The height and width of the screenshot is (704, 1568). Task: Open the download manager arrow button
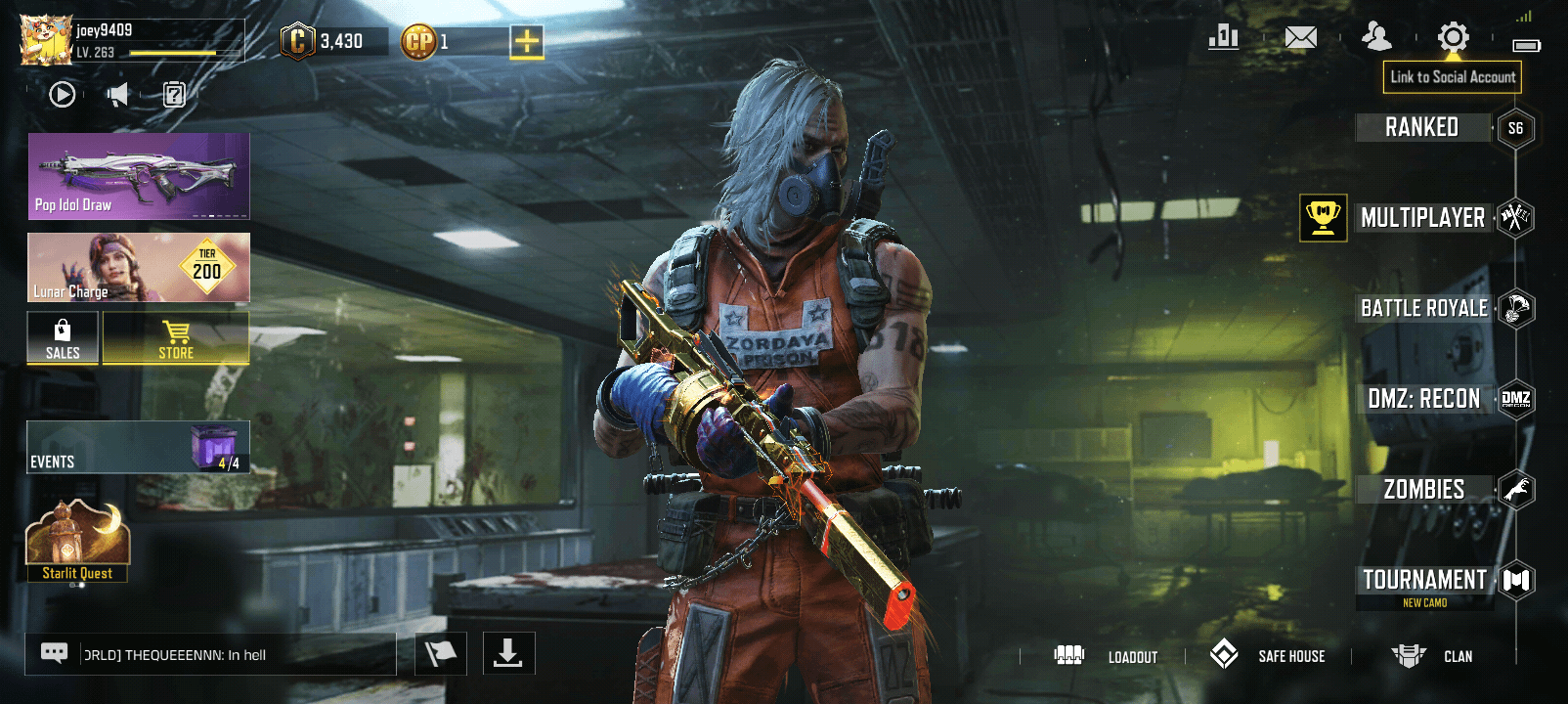click(508, 653)
